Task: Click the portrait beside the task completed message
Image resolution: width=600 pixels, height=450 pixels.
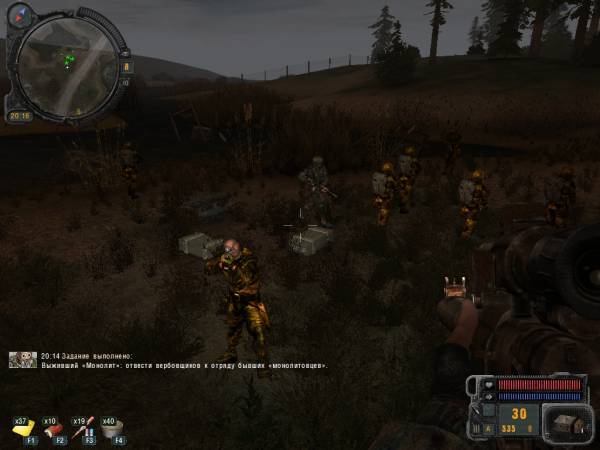Action: click(x=23, y=359)
